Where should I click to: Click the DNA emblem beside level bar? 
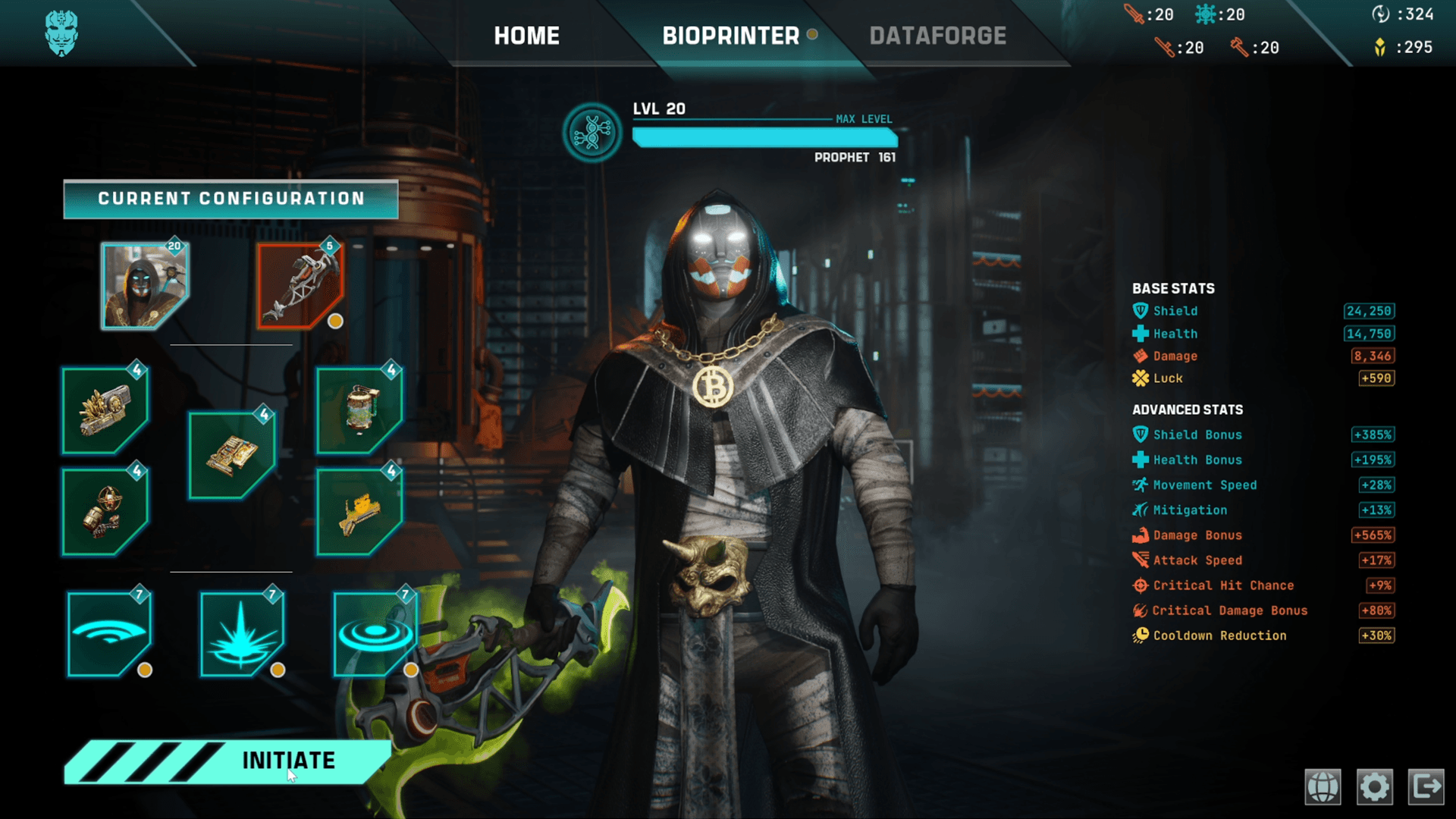tap(592, 133)
